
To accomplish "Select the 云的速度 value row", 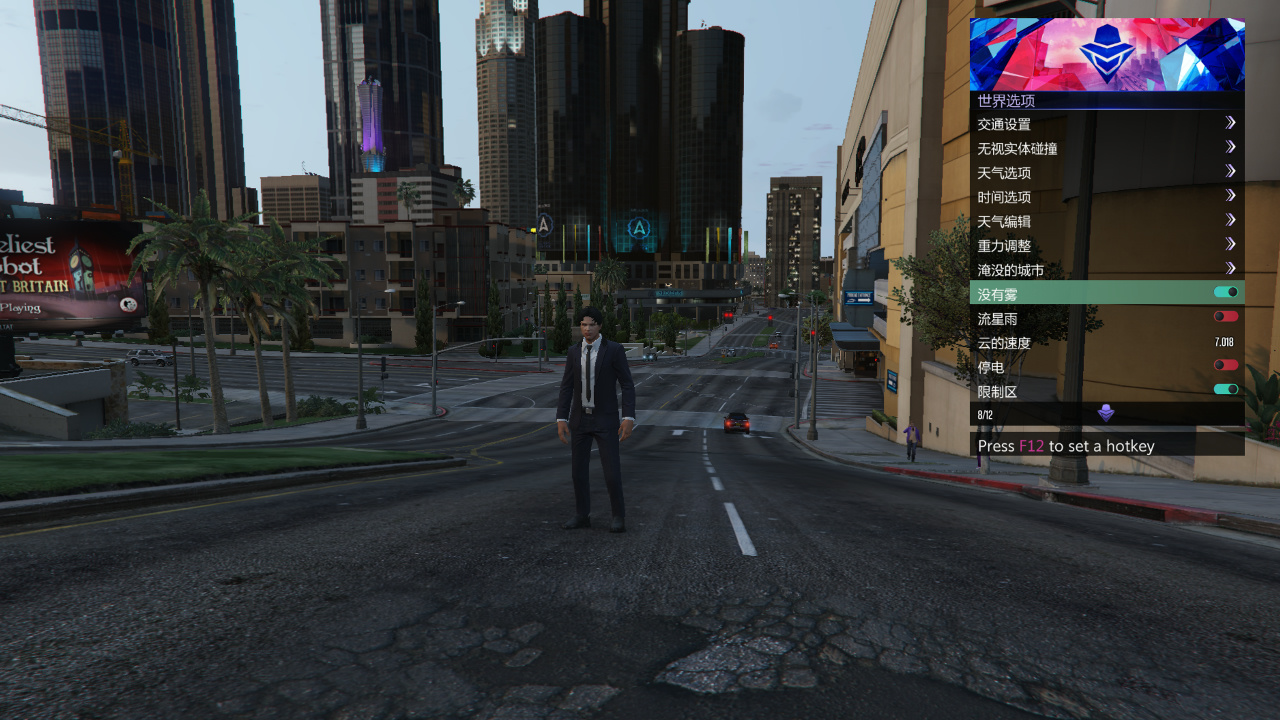I will [x=1106, y=342].
